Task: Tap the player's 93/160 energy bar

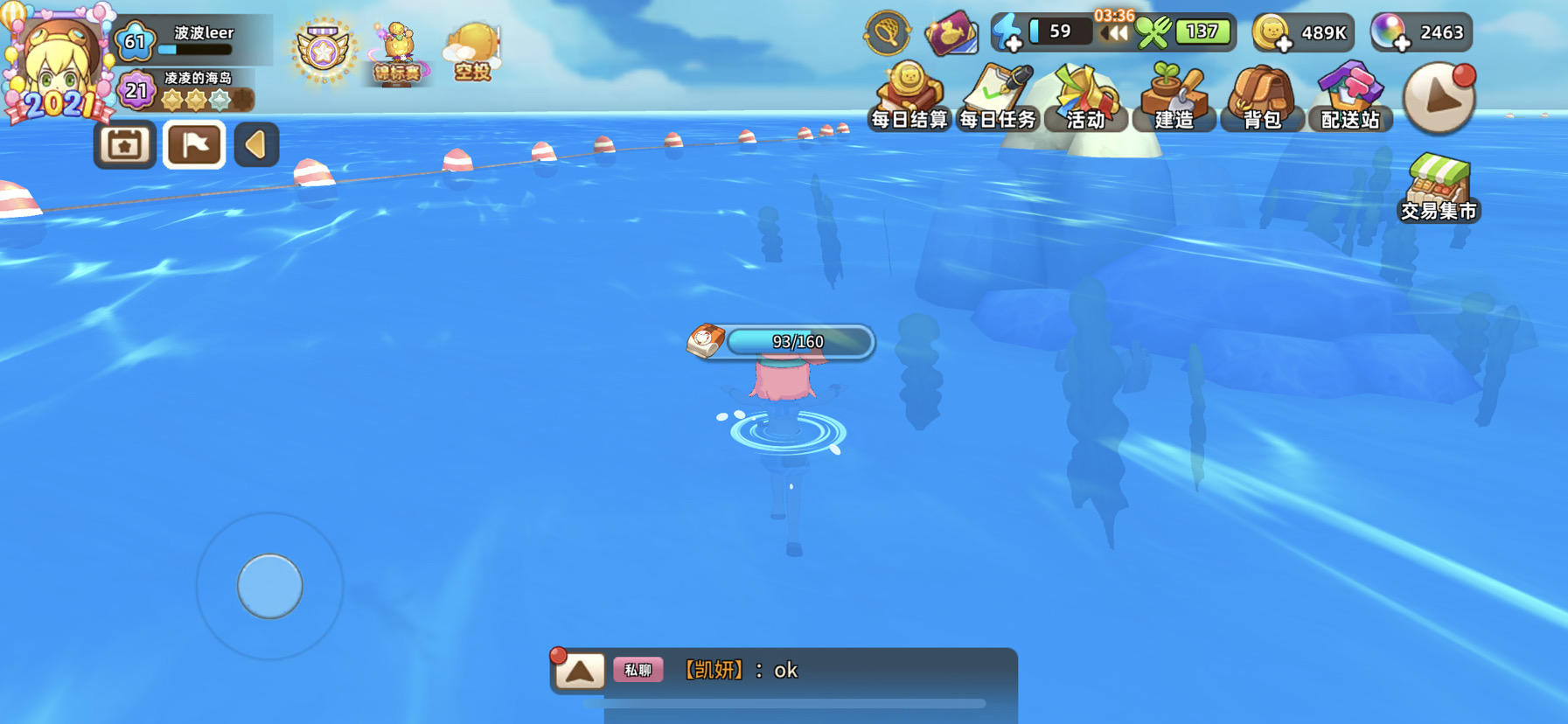Action: click(x=798, y=342)
